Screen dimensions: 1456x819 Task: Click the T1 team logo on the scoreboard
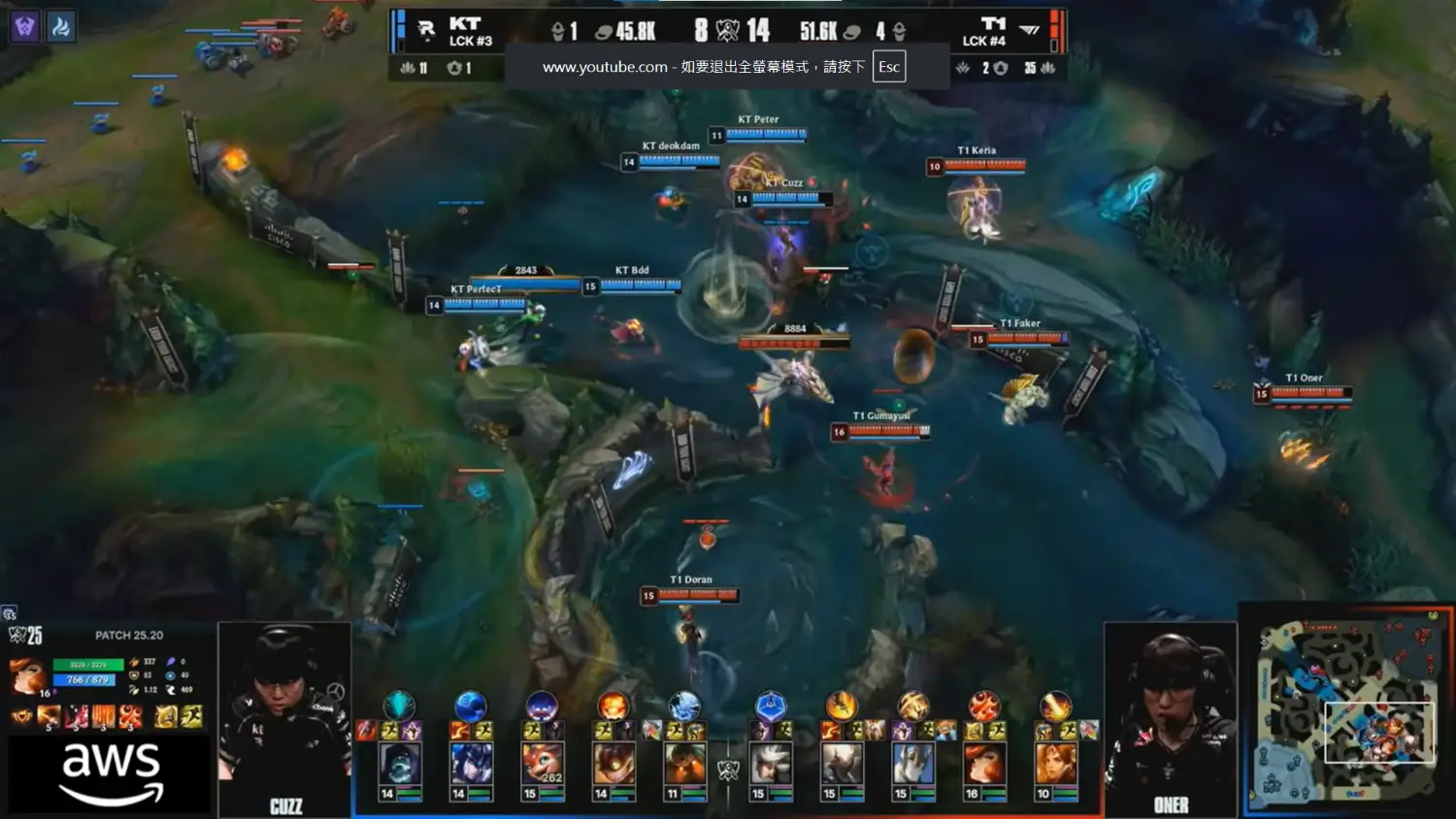point(1030,30)
